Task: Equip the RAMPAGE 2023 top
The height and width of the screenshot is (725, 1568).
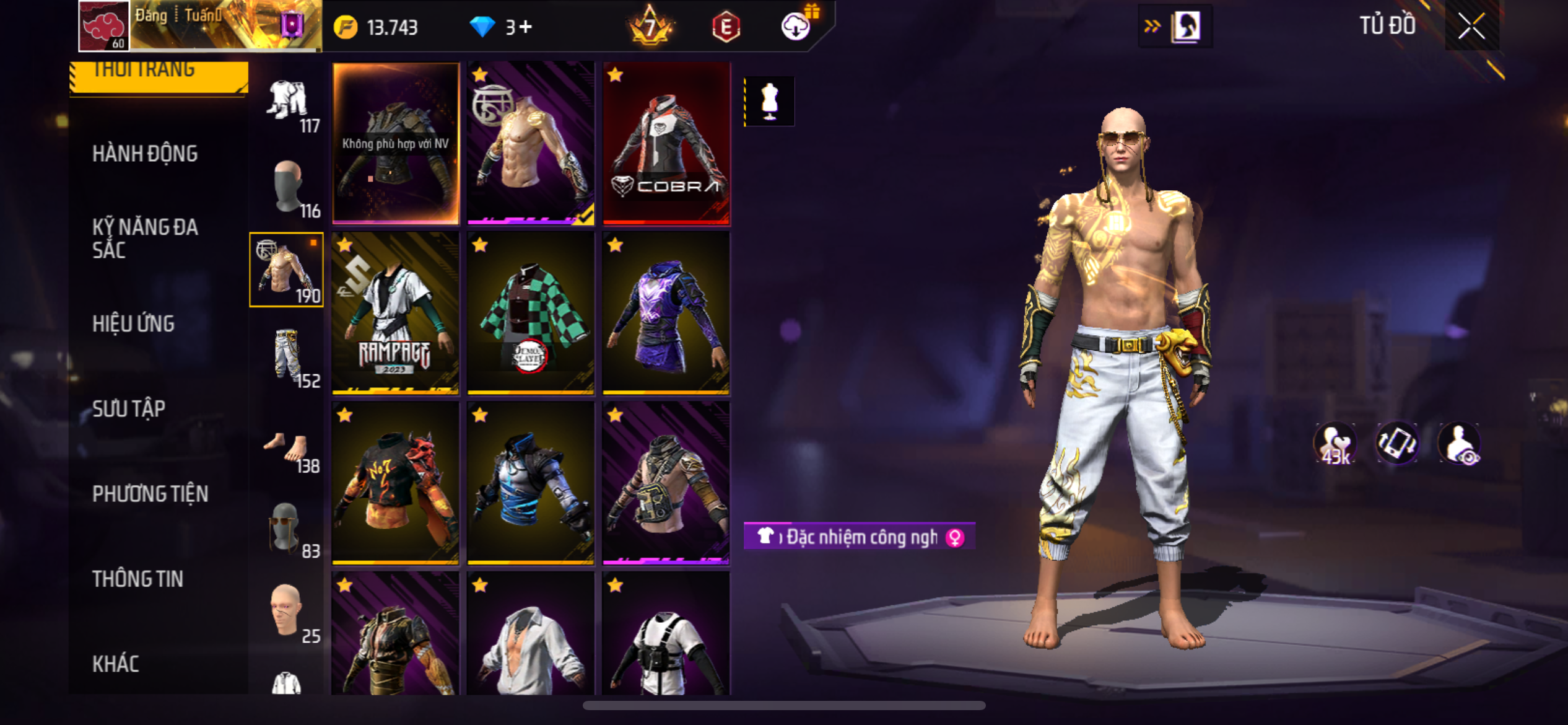Action: (x=395, y=313)
